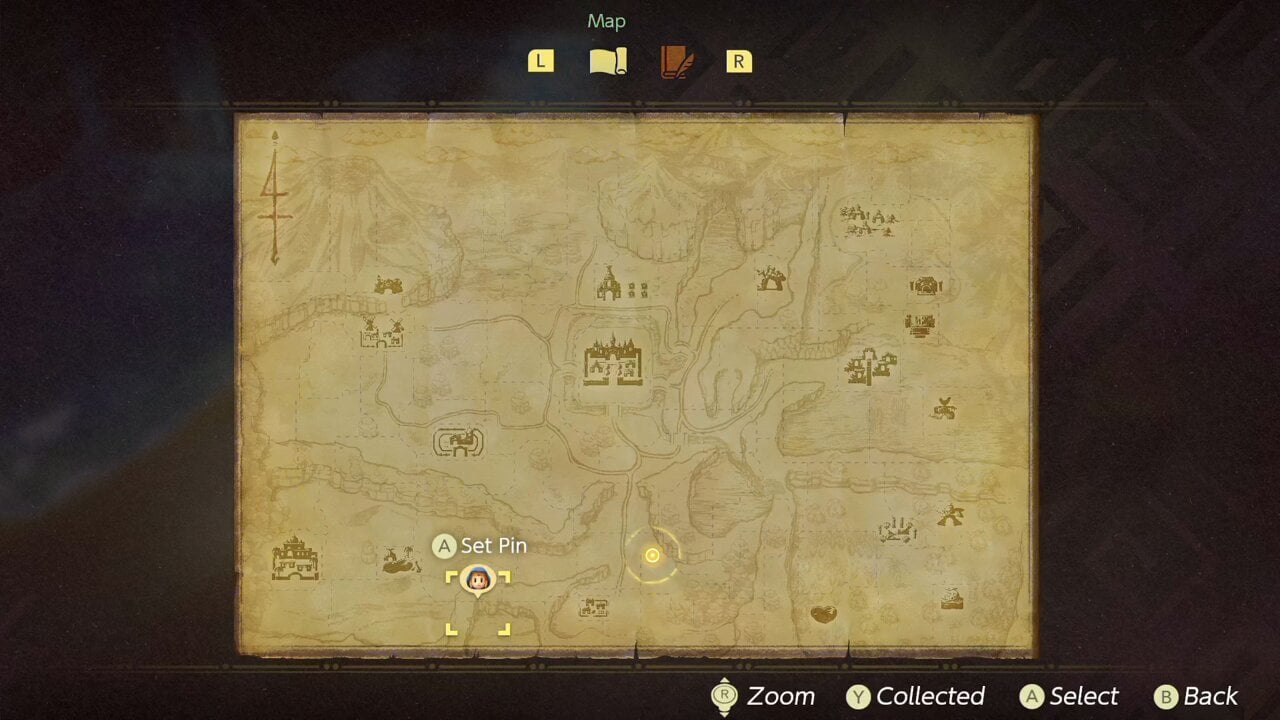Select the walled town marker west of castle
Screen dimensions: 1280x720
point(459,441)
